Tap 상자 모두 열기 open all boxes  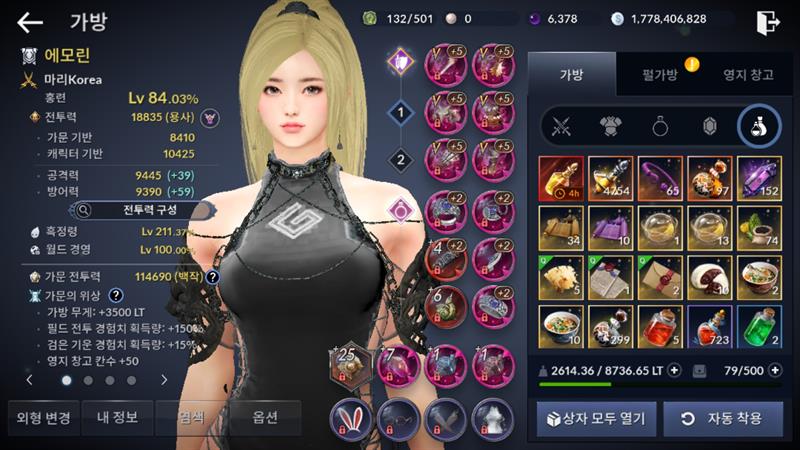coord(591,417)
